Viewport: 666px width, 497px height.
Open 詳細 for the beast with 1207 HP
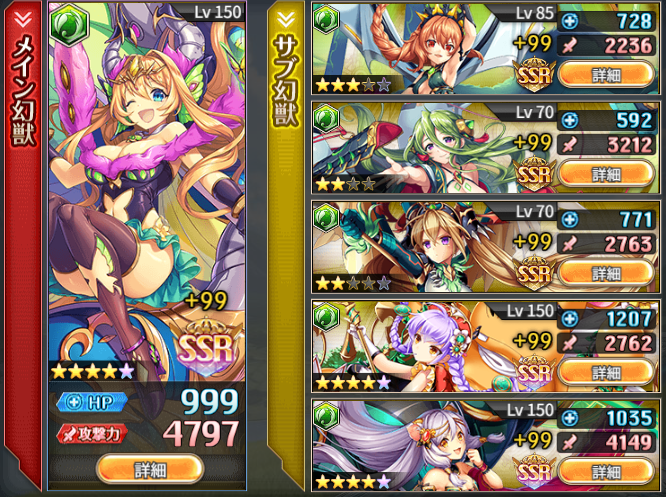606,372
